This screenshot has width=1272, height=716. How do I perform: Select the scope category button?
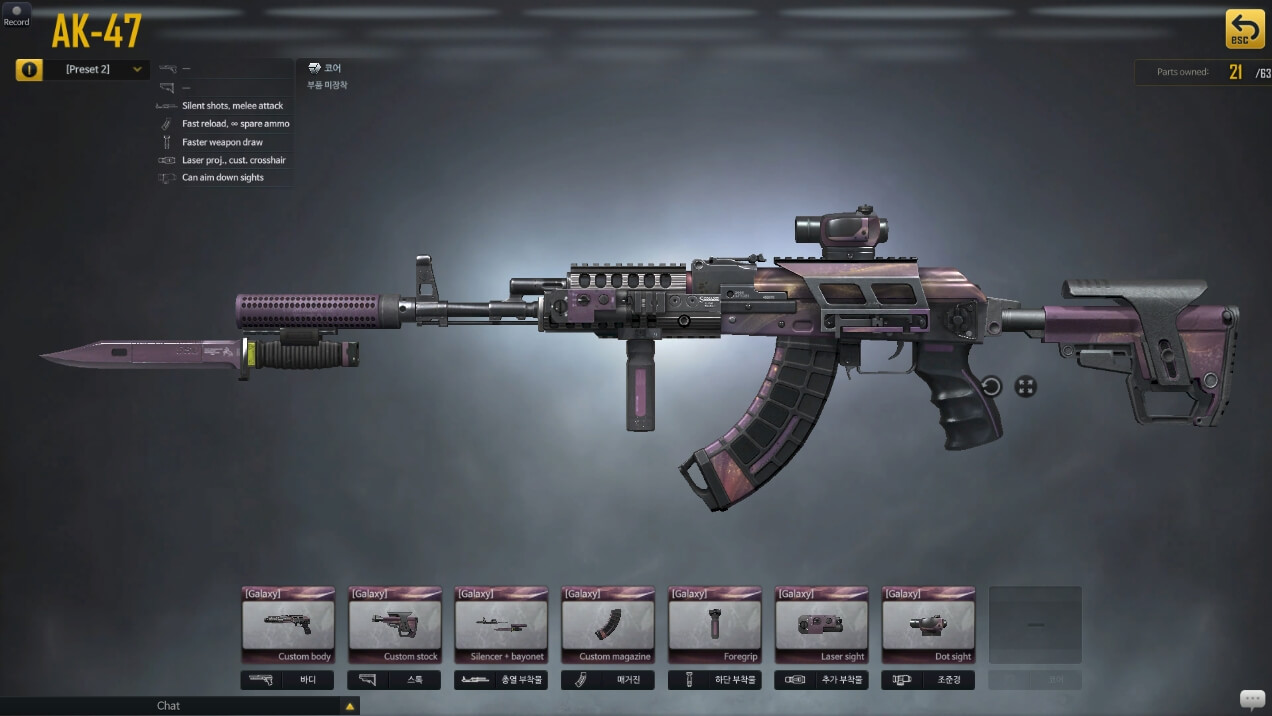coord(928,680)
